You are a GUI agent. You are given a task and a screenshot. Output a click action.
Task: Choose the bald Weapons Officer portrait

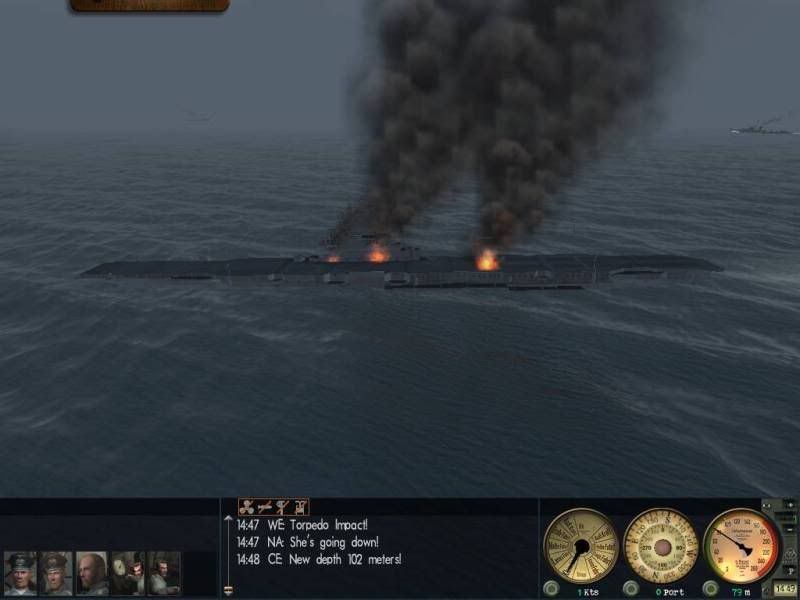92,573
